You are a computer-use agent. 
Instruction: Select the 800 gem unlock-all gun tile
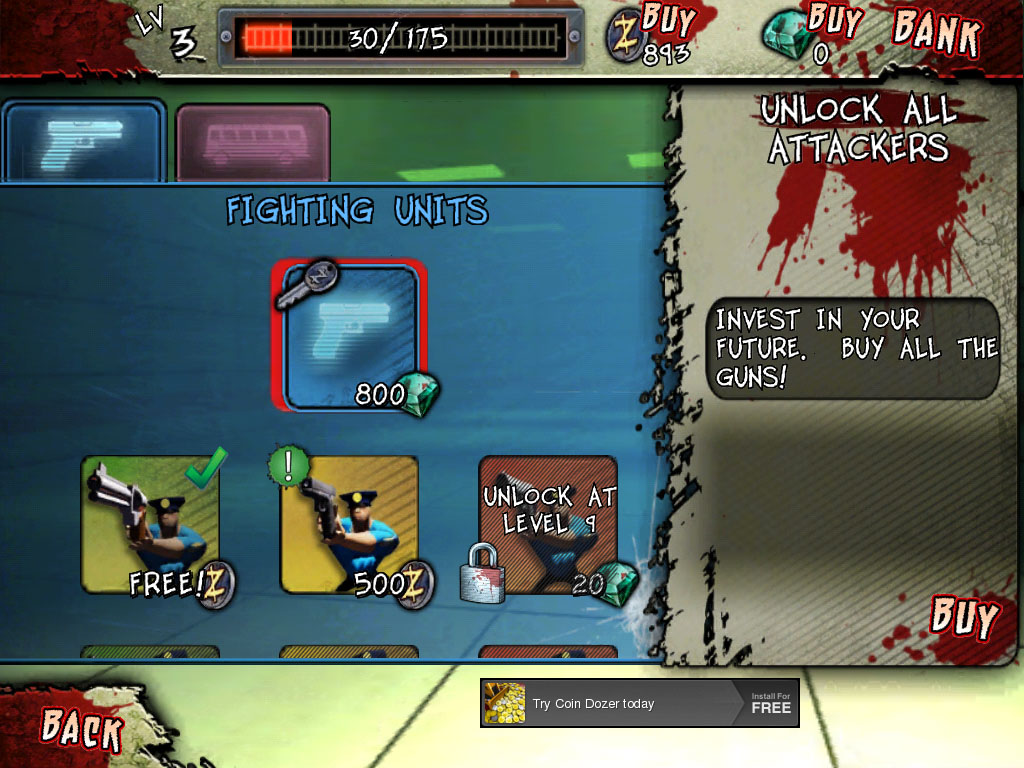(350, 336)
